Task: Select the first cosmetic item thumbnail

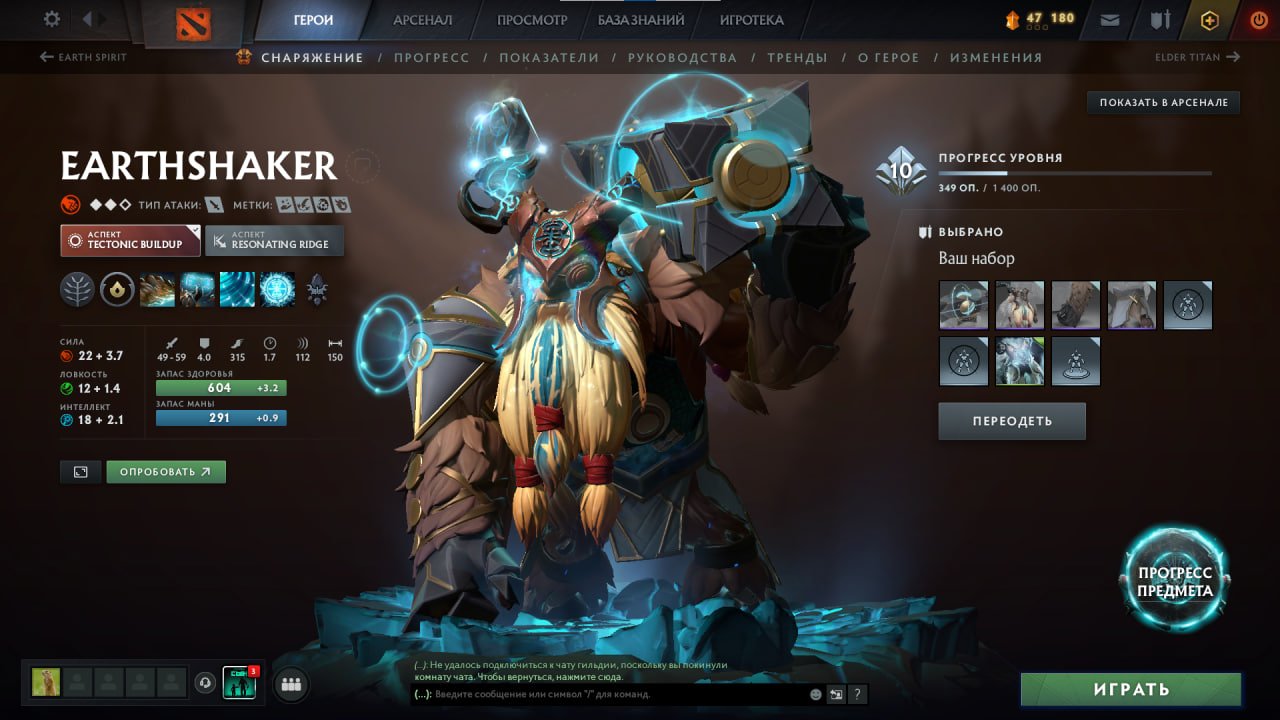Action: (x=962, y=305)
